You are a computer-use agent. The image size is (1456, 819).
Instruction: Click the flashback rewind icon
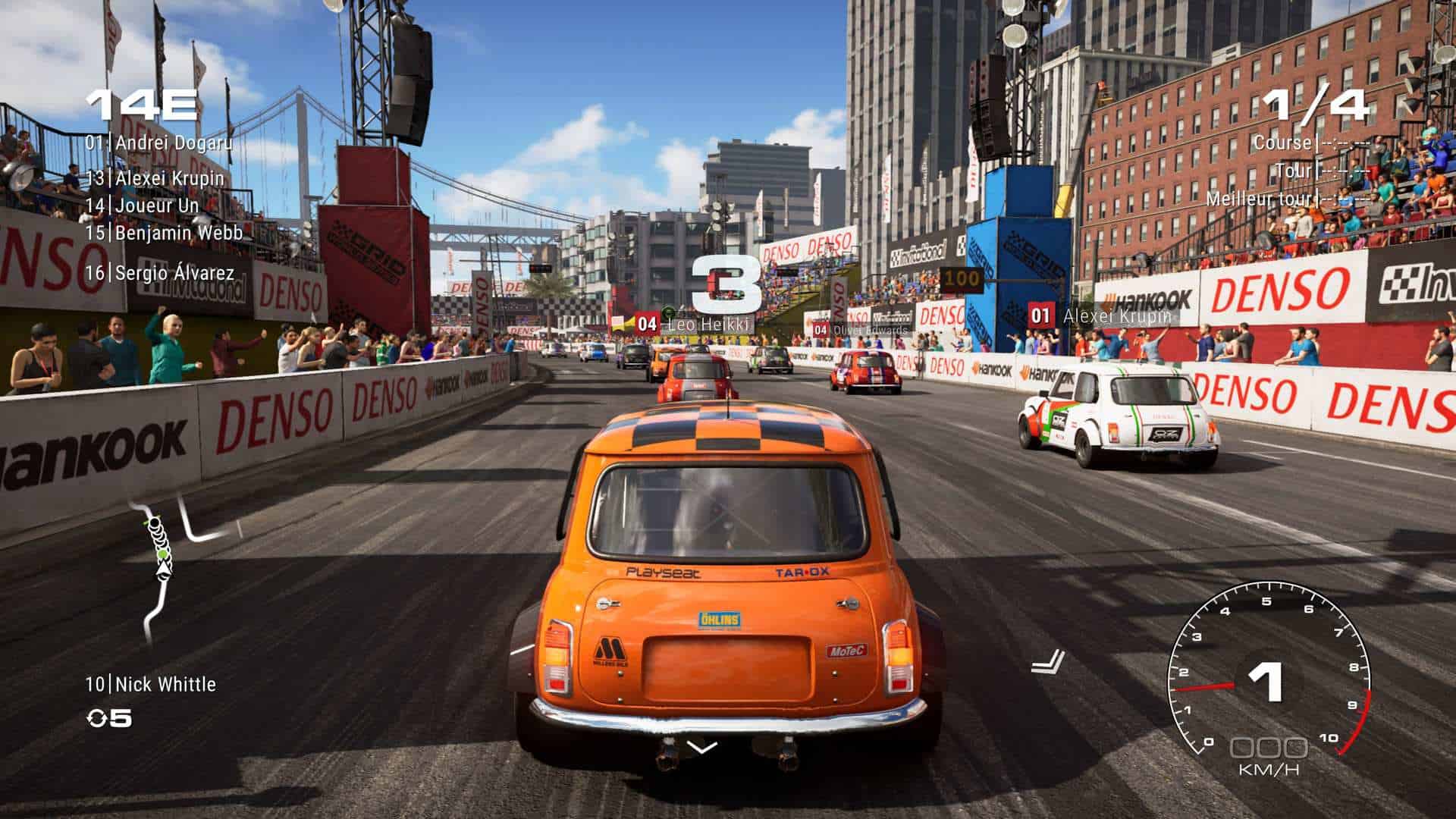pos(99,718)
